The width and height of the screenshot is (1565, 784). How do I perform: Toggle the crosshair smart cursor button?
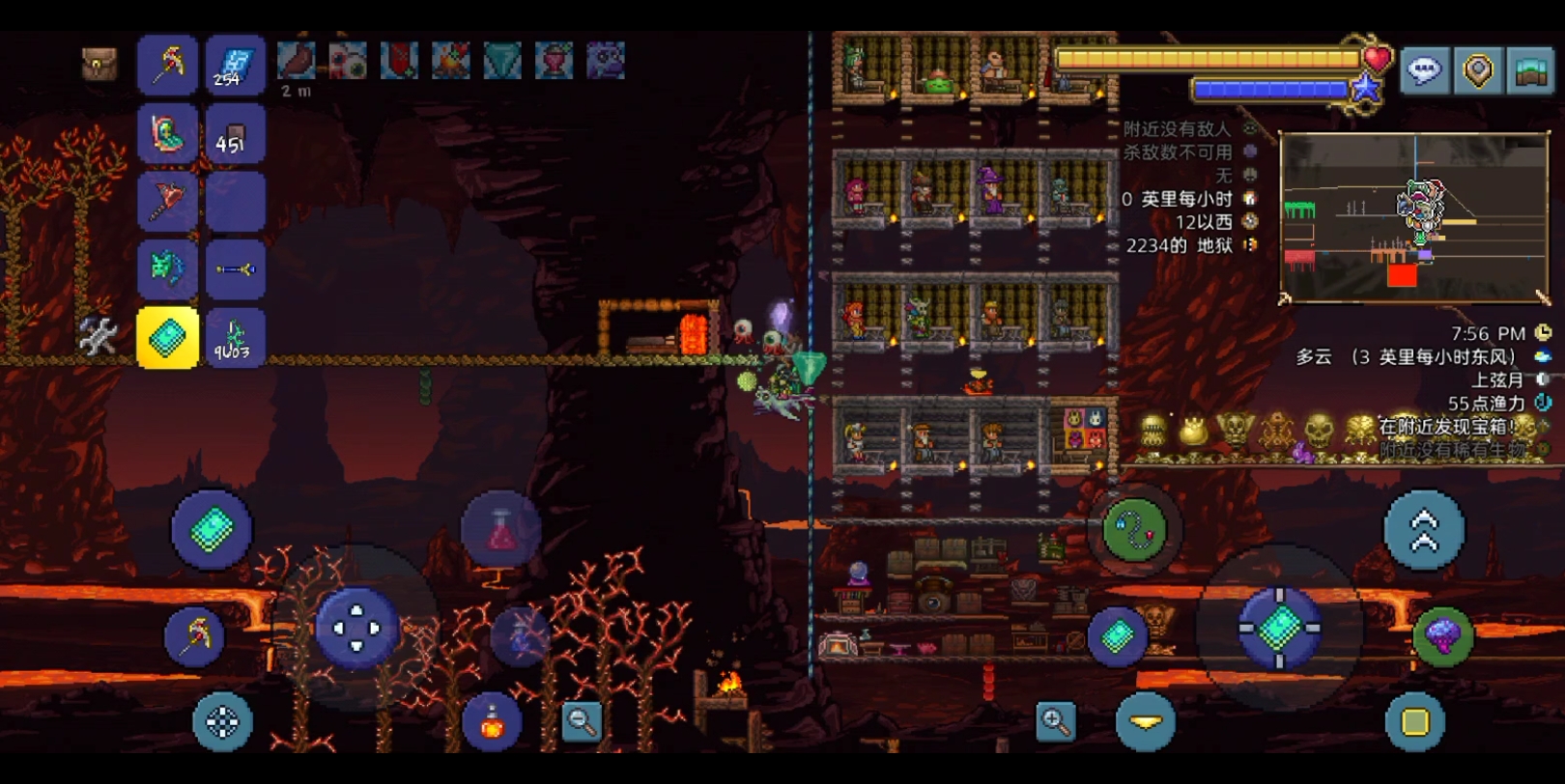tap(222, 721)
